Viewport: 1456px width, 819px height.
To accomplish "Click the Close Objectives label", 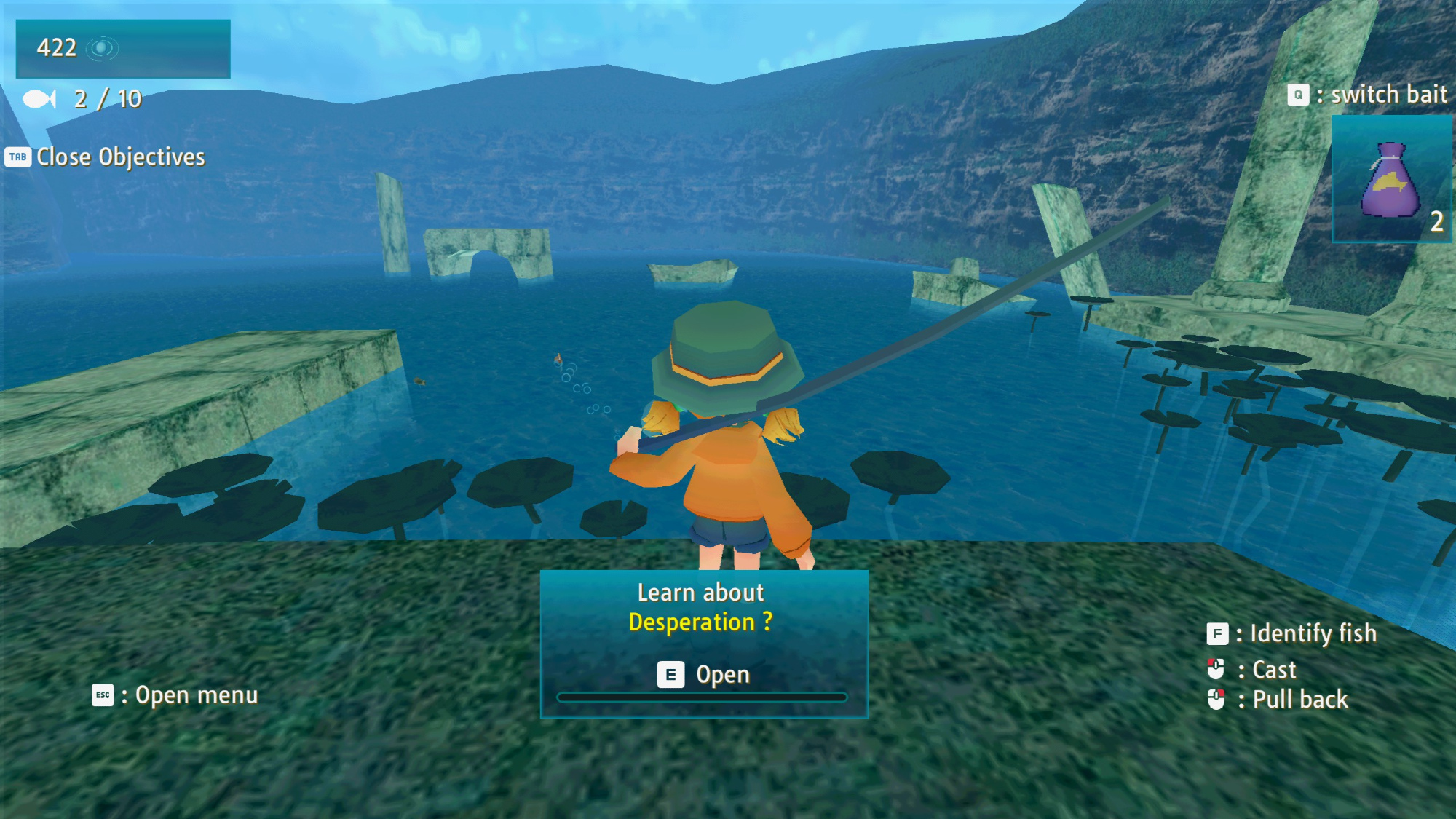I will [x=120, y=157].
